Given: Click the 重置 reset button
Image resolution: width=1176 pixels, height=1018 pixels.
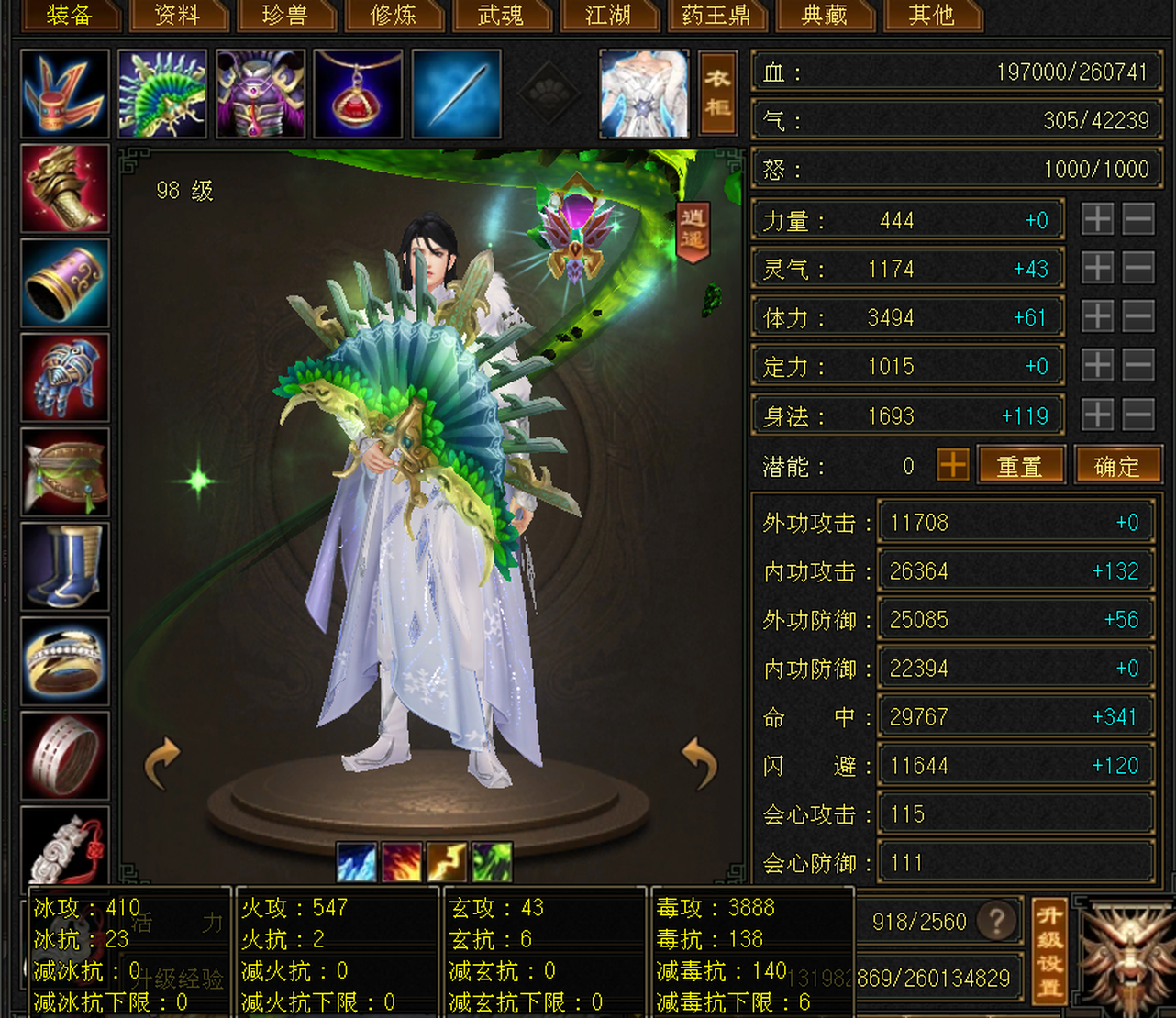Looking at the screenshot, I should (x=1020, y=466).
